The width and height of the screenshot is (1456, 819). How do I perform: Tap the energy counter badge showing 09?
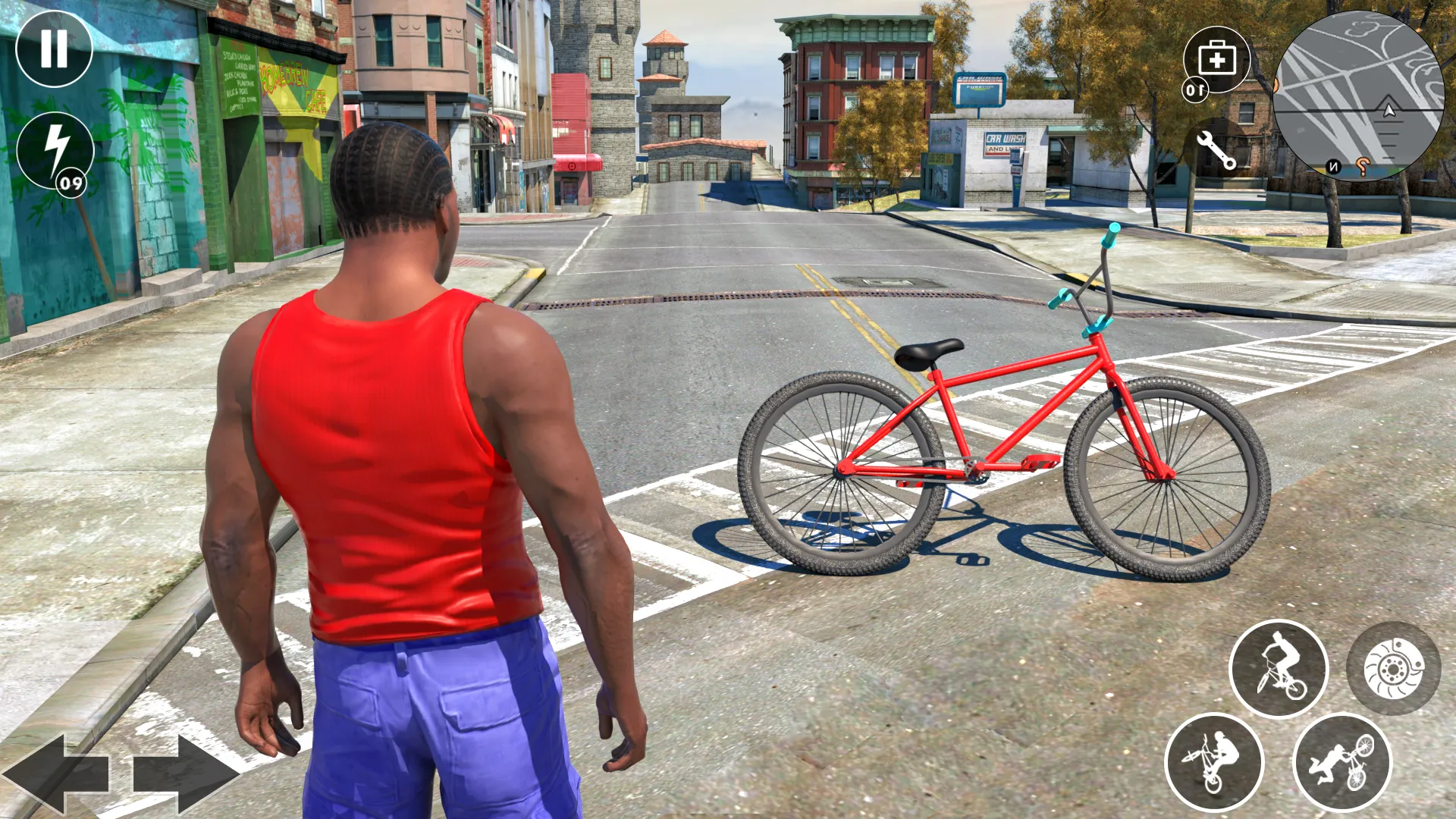pos(71,182)
